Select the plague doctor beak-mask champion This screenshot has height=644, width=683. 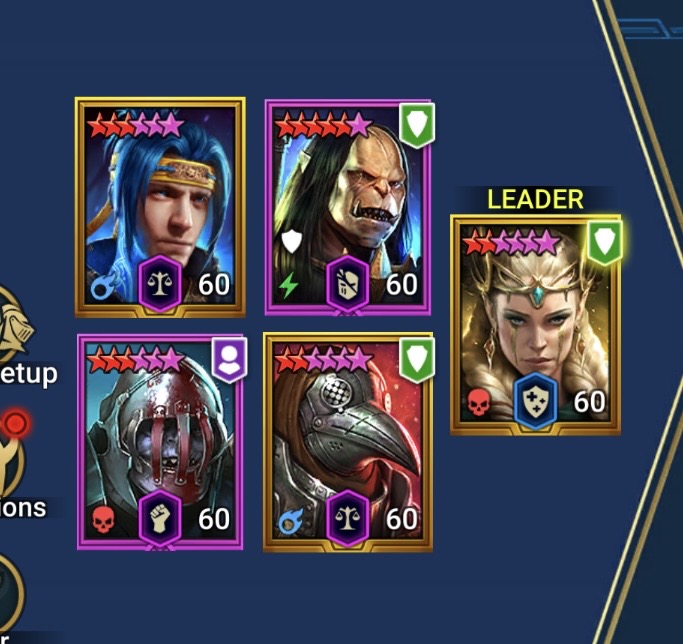(x=348, y=441)
